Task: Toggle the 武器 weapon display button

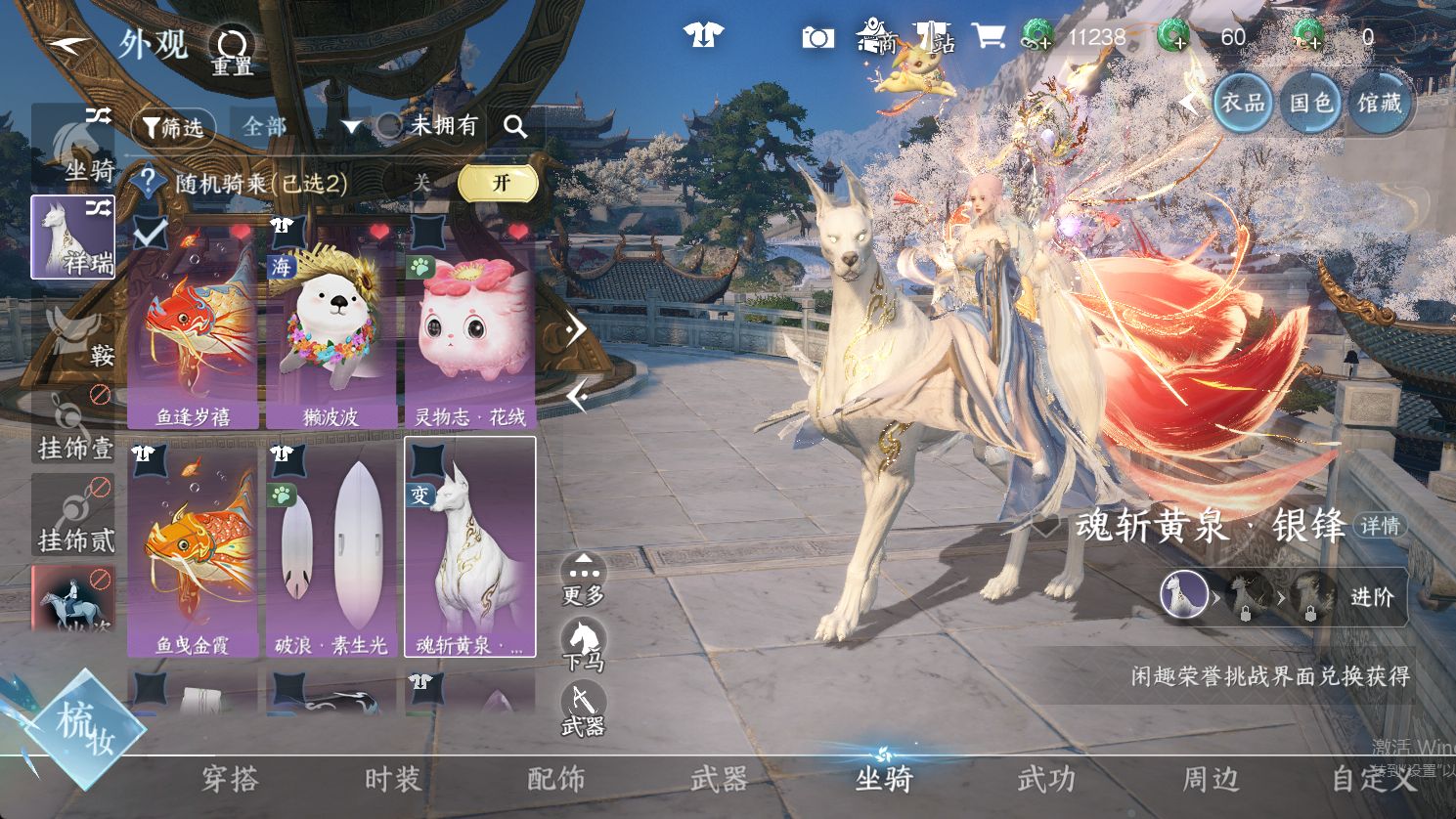Action: click(x=584, y=711)
